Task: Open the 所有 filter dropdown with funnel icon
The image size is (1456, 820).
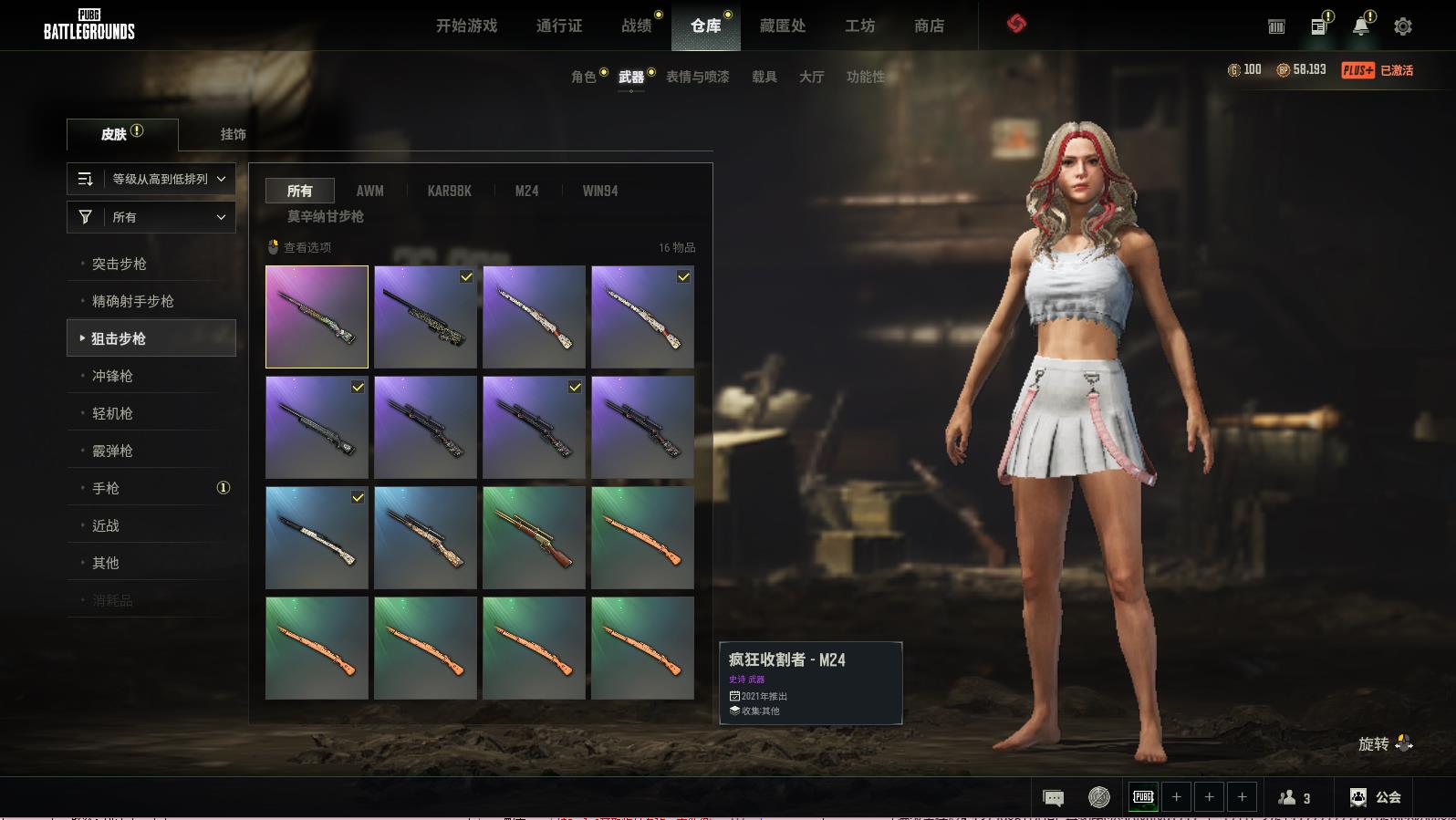Action: tap(151, 217)
